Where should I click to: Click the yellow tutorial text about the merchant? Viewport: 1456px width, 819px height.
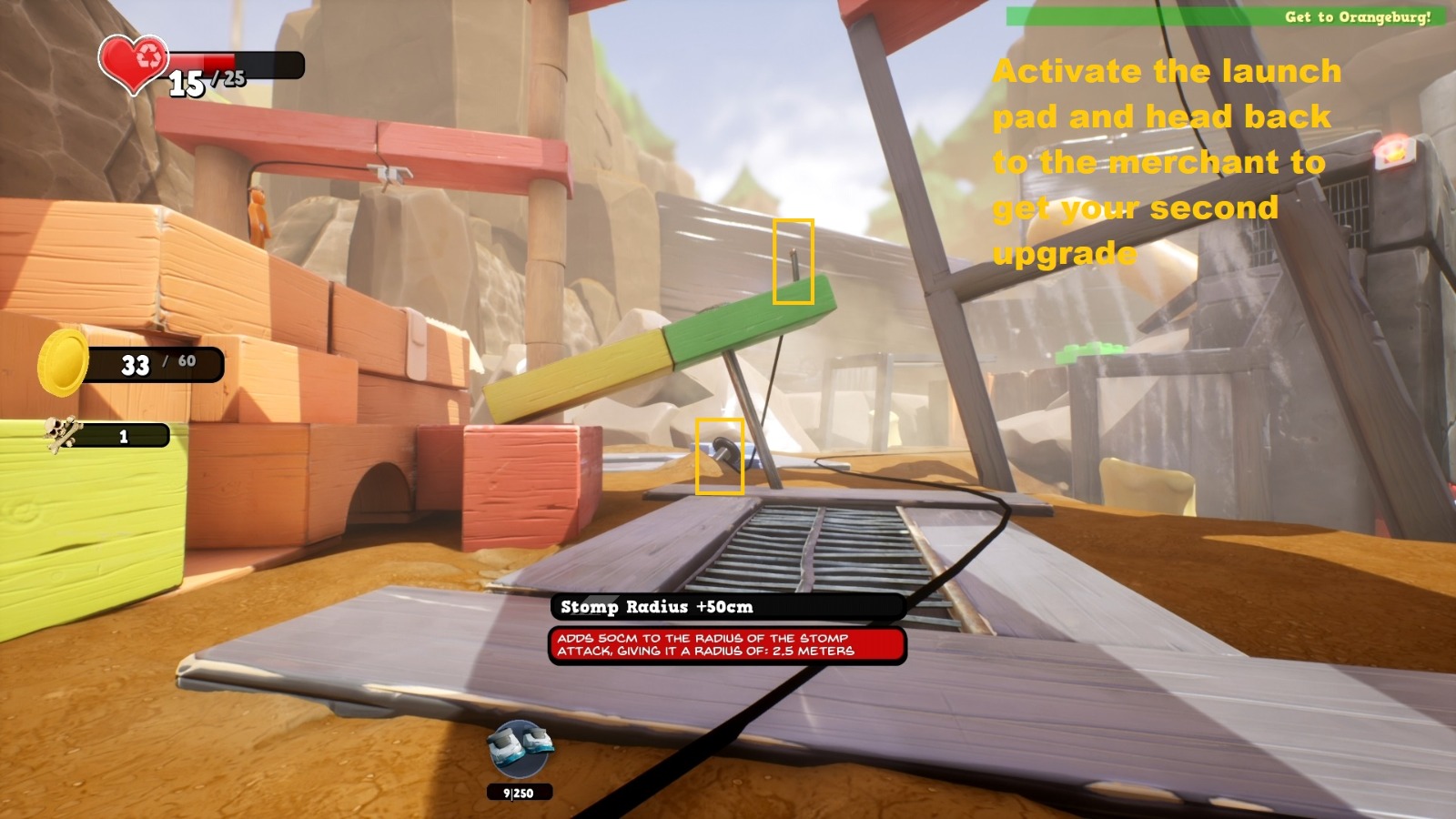pyautogui.click(x=1165, y=162)
